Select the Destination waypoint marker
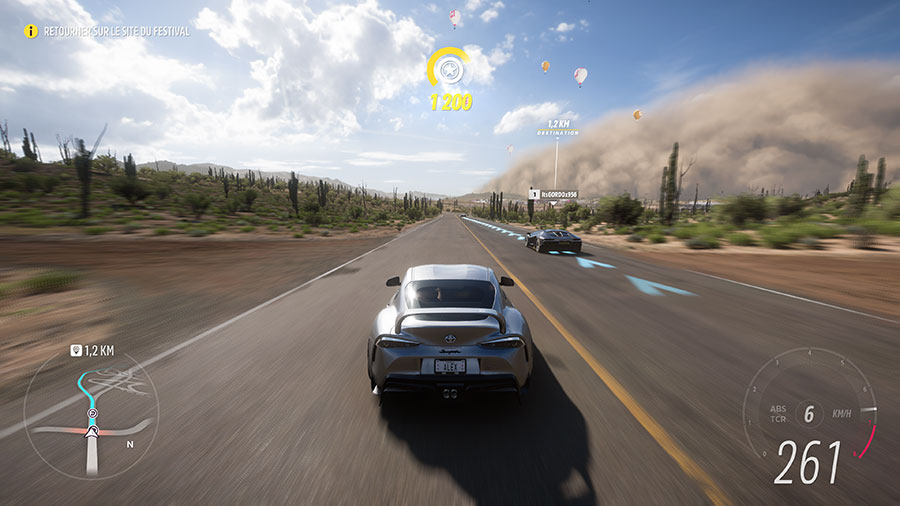 pyautogui.click(x=557, y=127)
